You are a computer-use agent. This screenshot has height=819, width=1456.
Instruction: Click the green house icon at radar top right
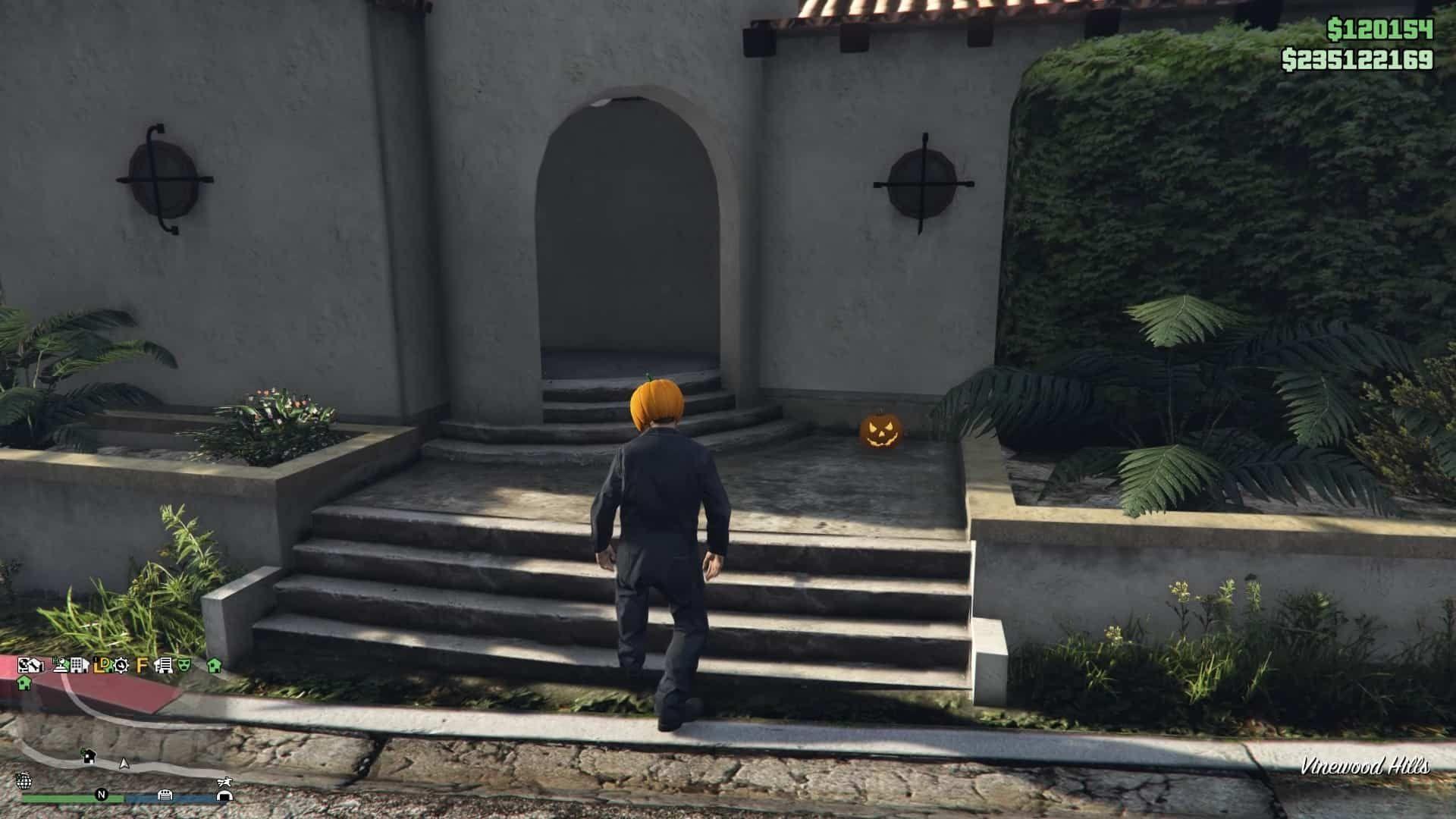[215, 667]
